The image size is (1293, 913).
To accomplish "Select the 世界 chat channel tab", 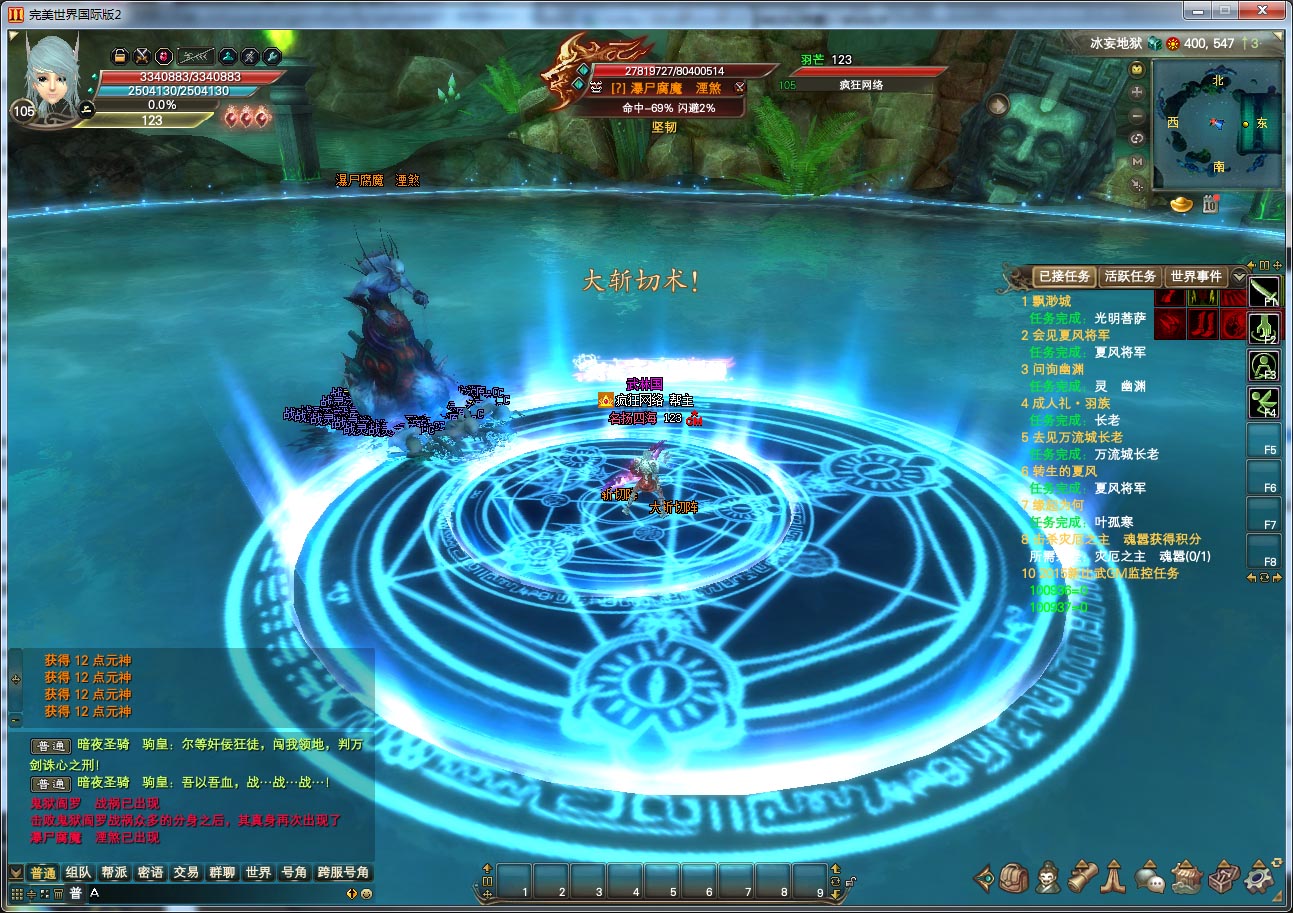I will (x=258, y=872).
